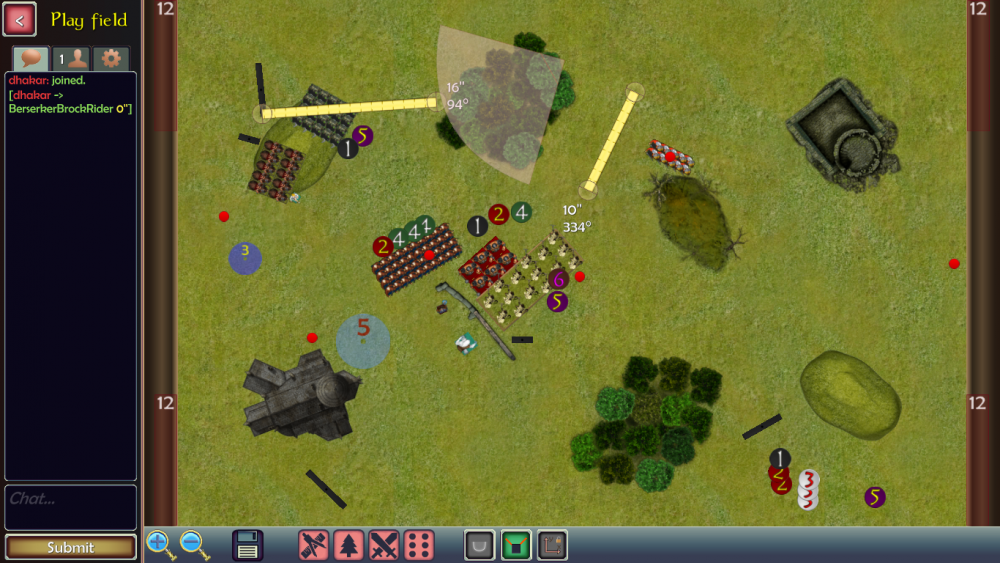Choose the pine tree terrain tool

pyautogui.click(x=349, y=545)
